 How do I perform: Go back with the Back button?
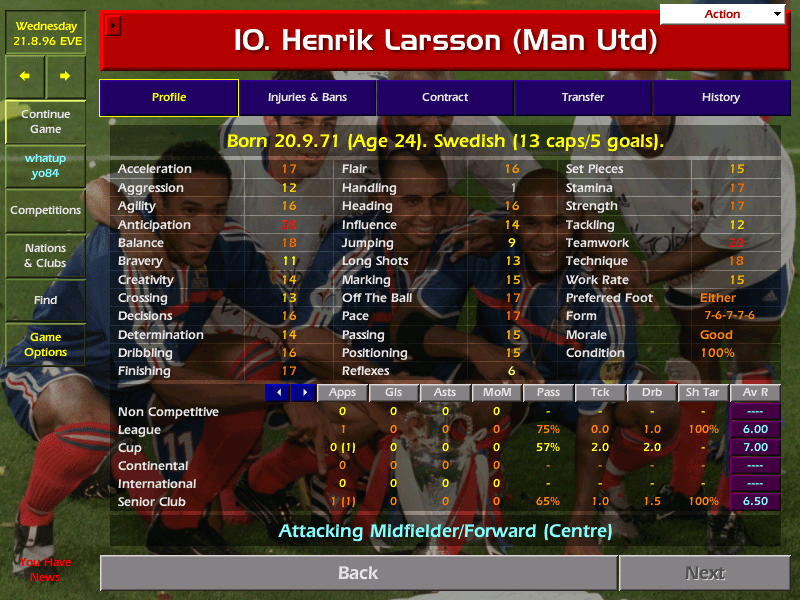[x=358, y=573]
